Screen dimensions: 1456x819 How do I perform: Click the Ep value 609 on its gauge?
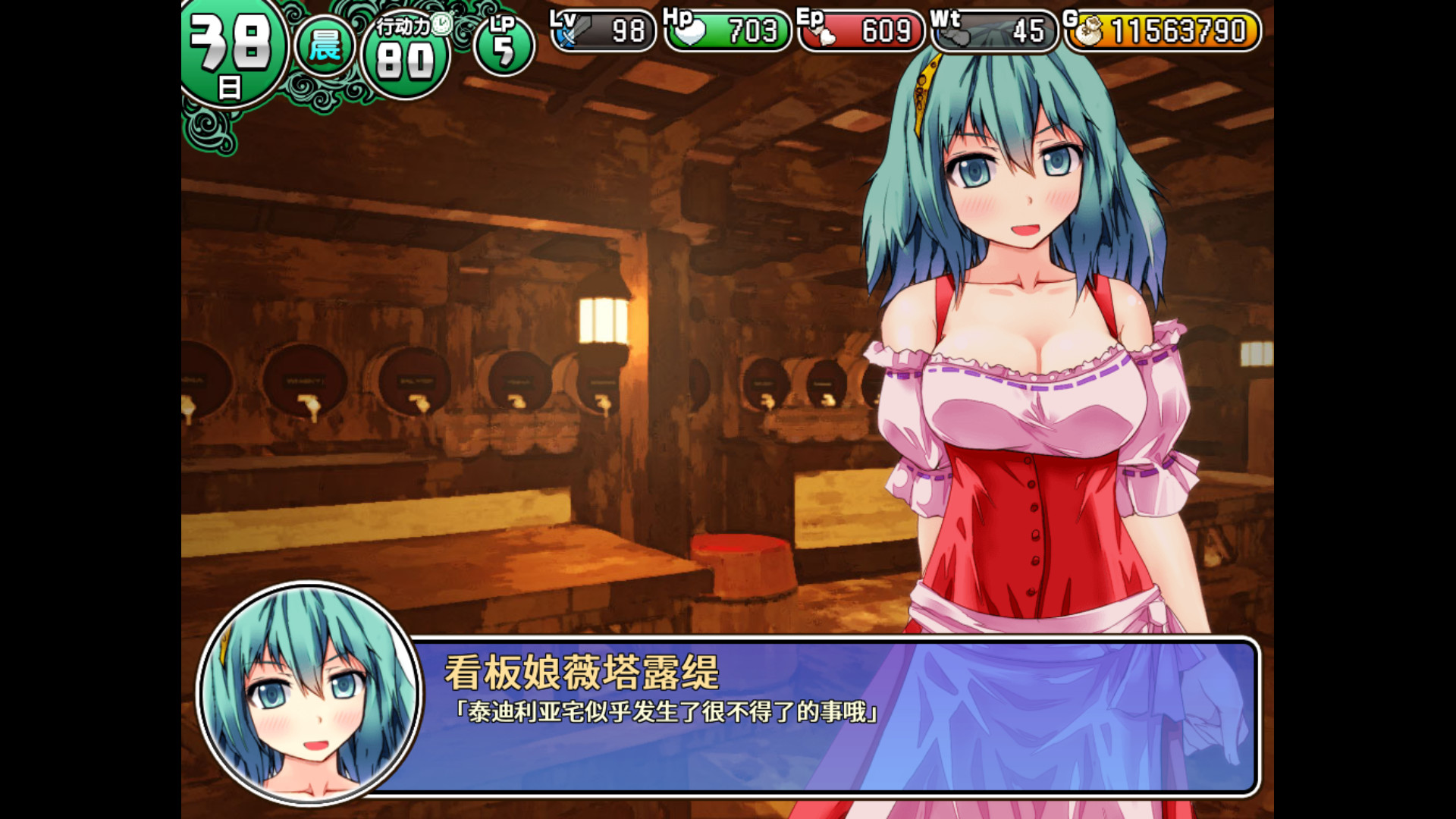point(883,32)
